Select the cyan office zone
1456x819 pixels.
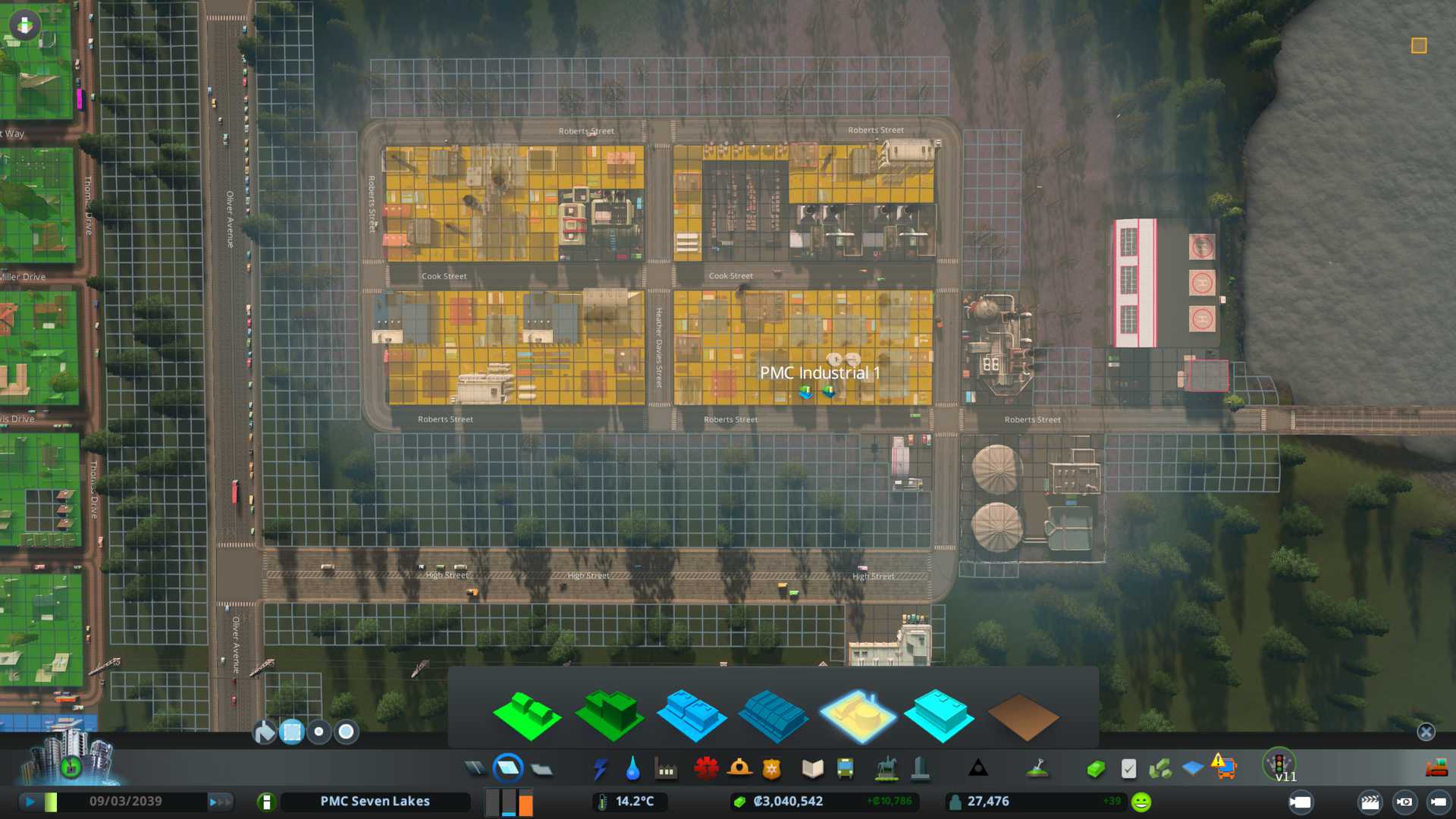tap(939, 715)
